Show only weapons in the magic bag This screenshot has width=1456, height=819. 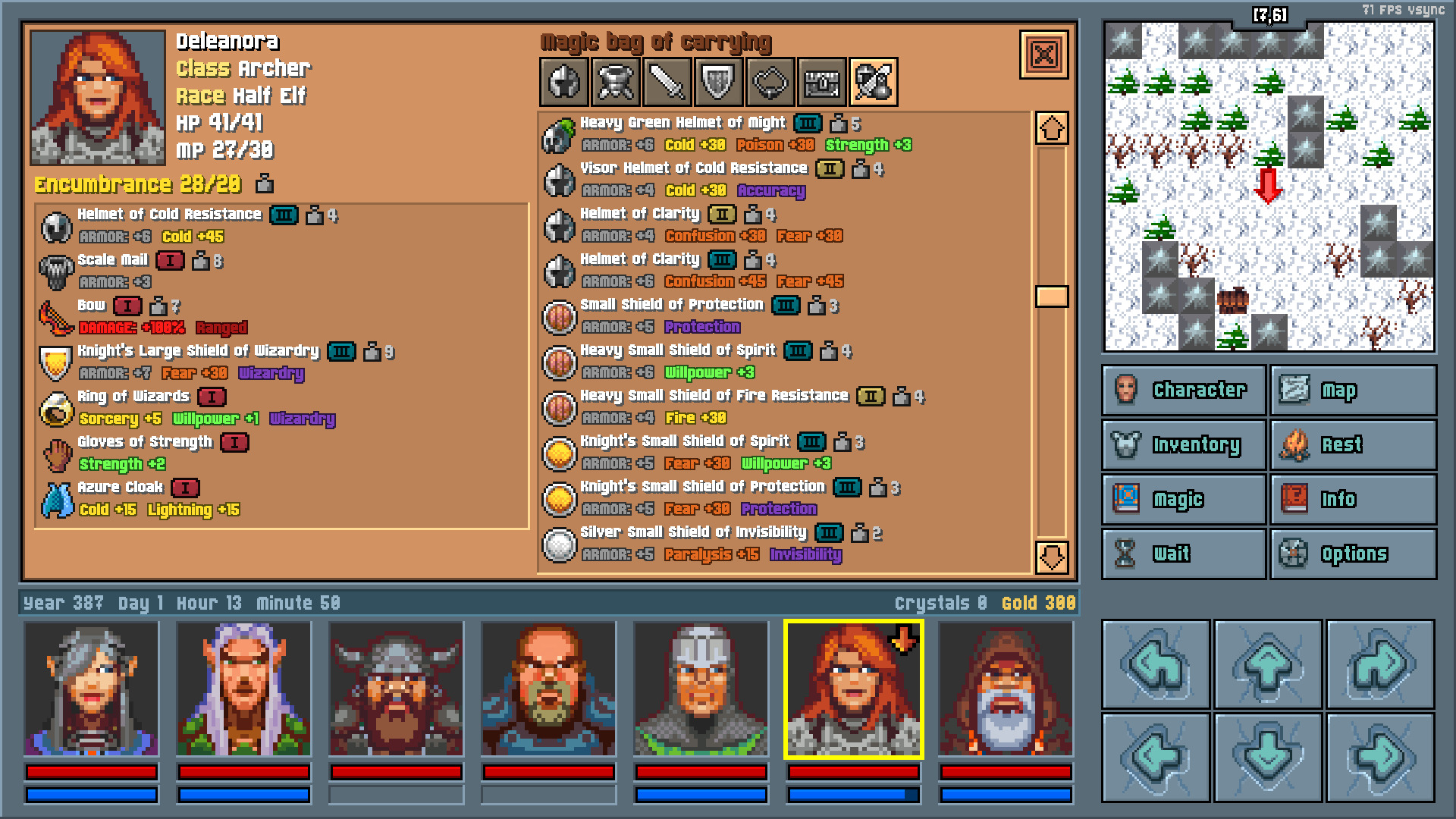click(667, 82)
